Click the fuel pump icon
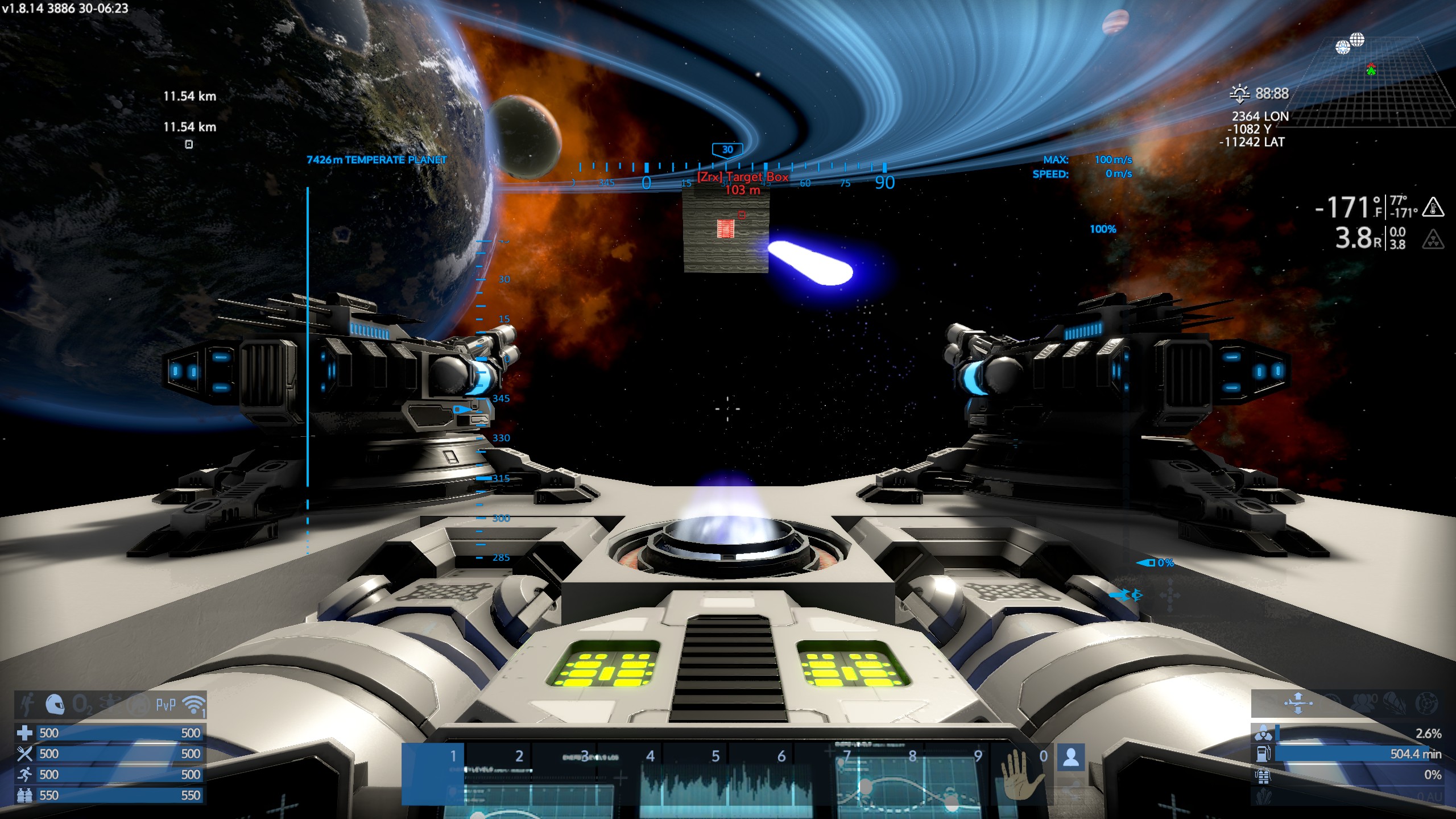Viewport: 1456px width, 819px height. click(x=1263, y=754)
